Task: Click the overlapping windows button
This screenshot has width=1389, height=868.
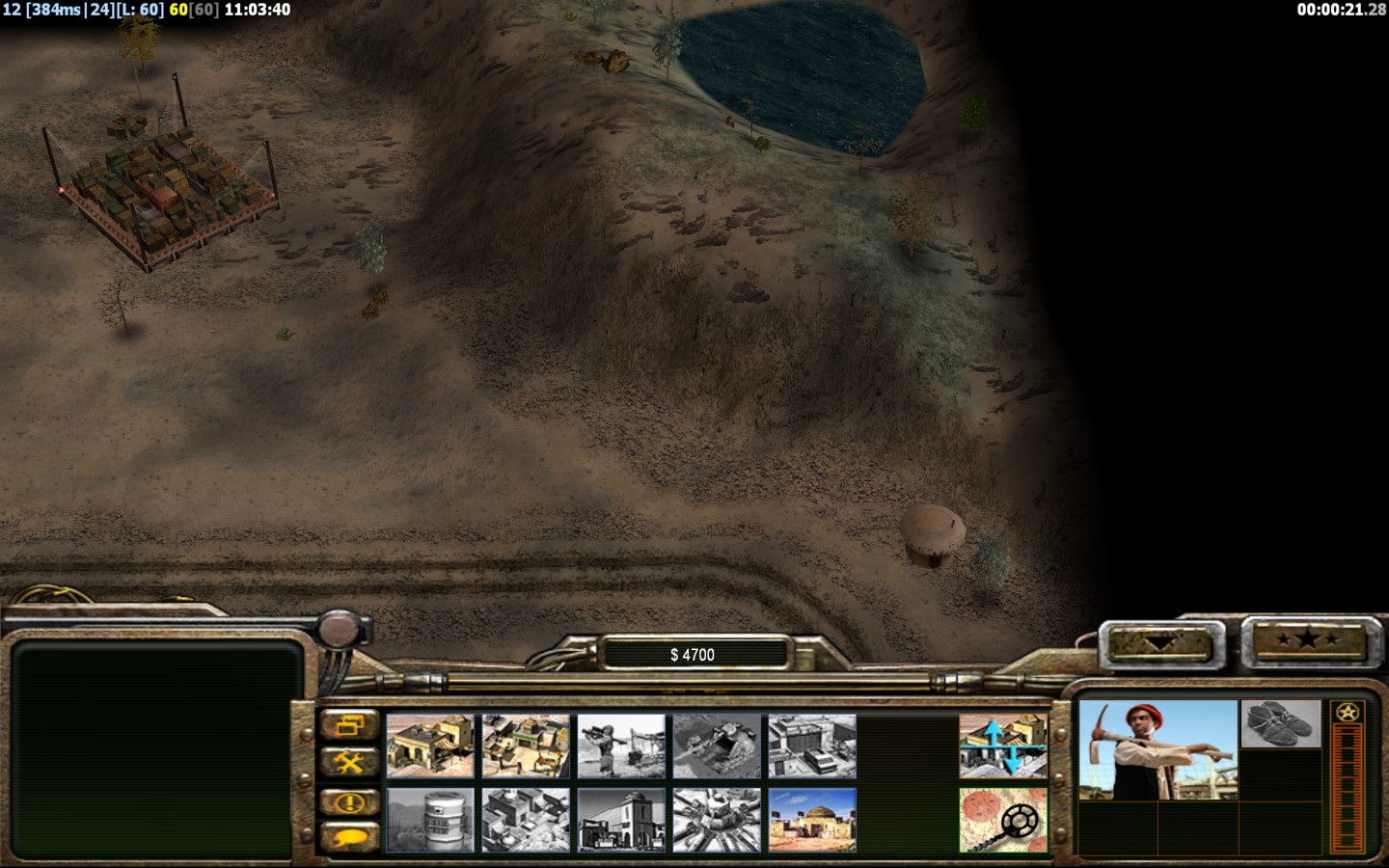Action: tap(349, 725)
